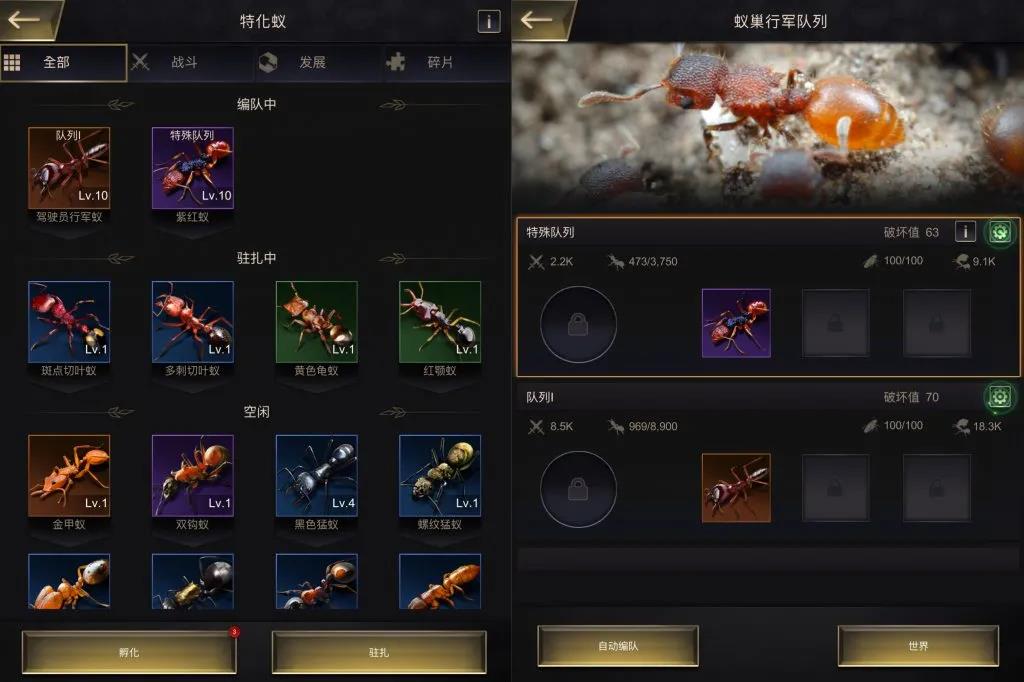Select the 黄色龟蚁 ant card
Screen dimensions: 1024x682
316,321
